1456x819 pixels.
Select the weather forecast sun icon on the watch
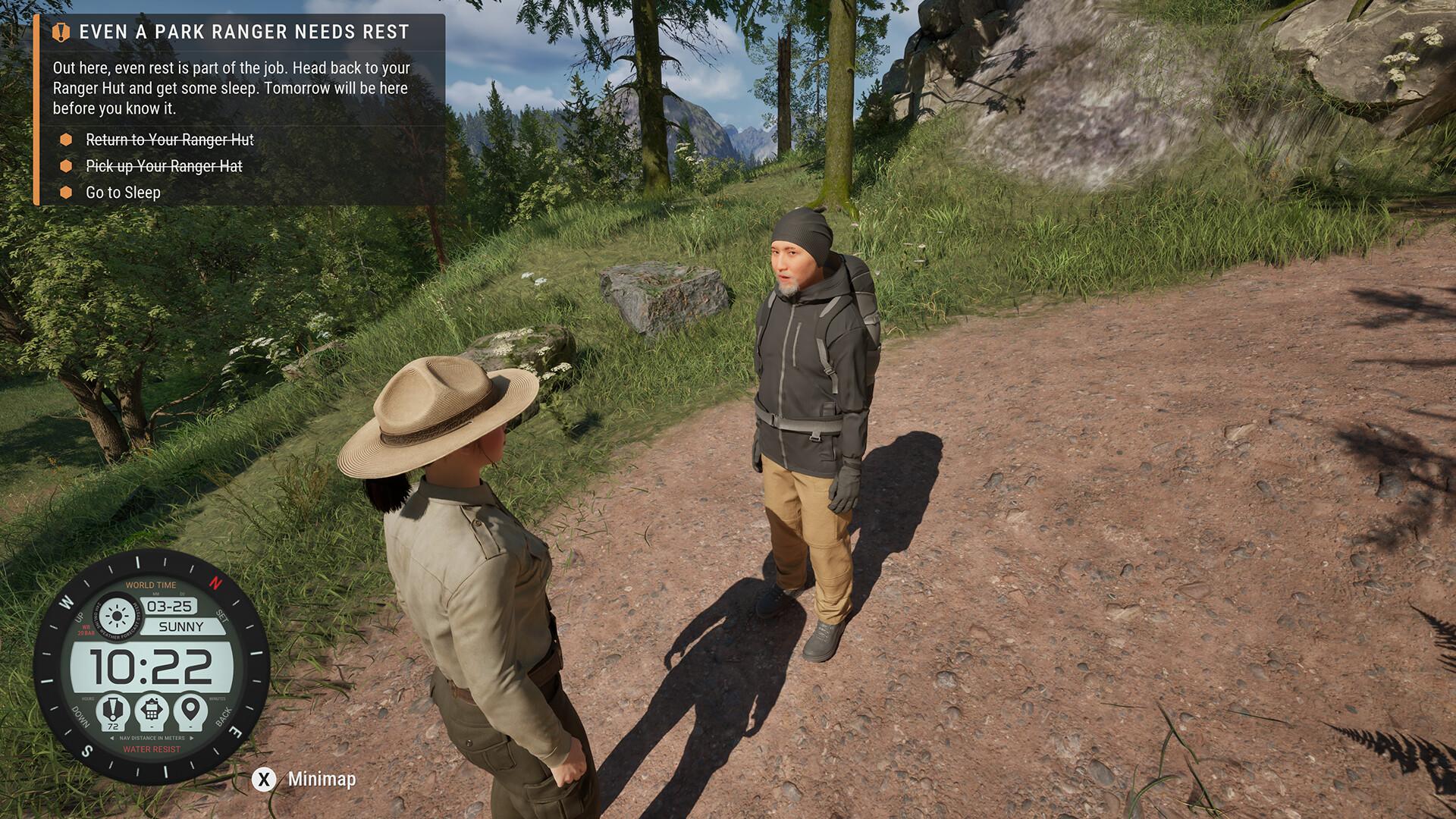116,616
